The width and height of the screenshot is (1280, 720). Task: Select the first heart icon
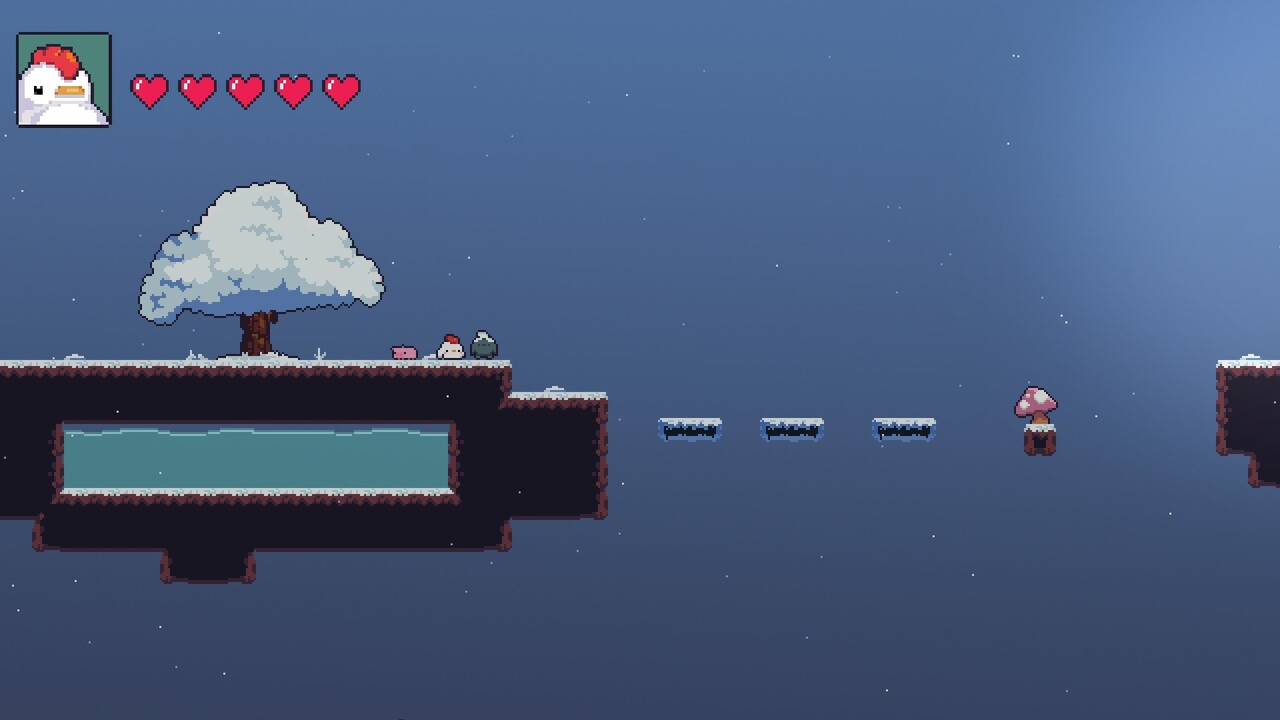(x=150, y=89)
